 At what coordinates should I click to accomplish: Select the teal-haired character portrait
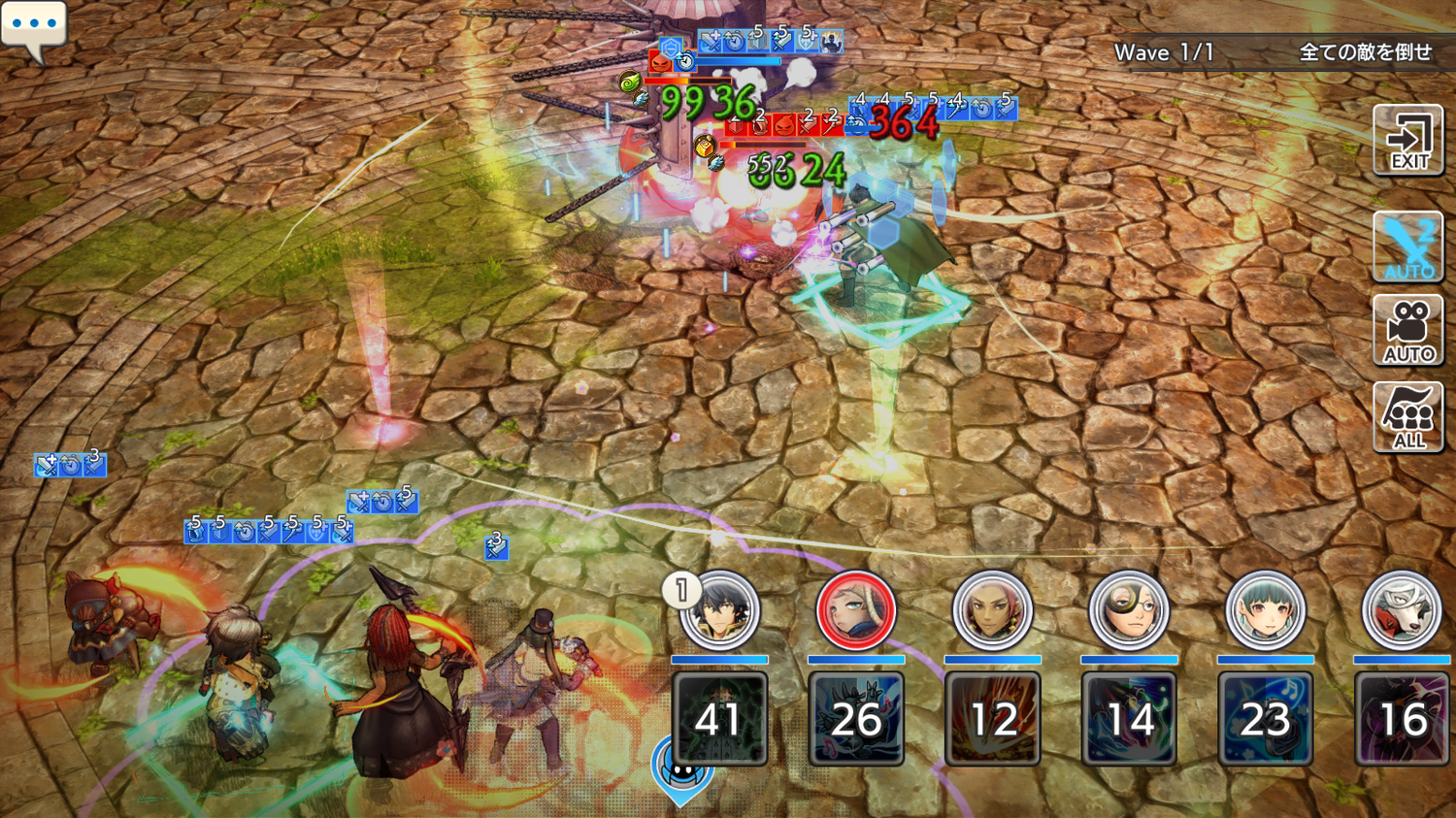[1265, 610]
